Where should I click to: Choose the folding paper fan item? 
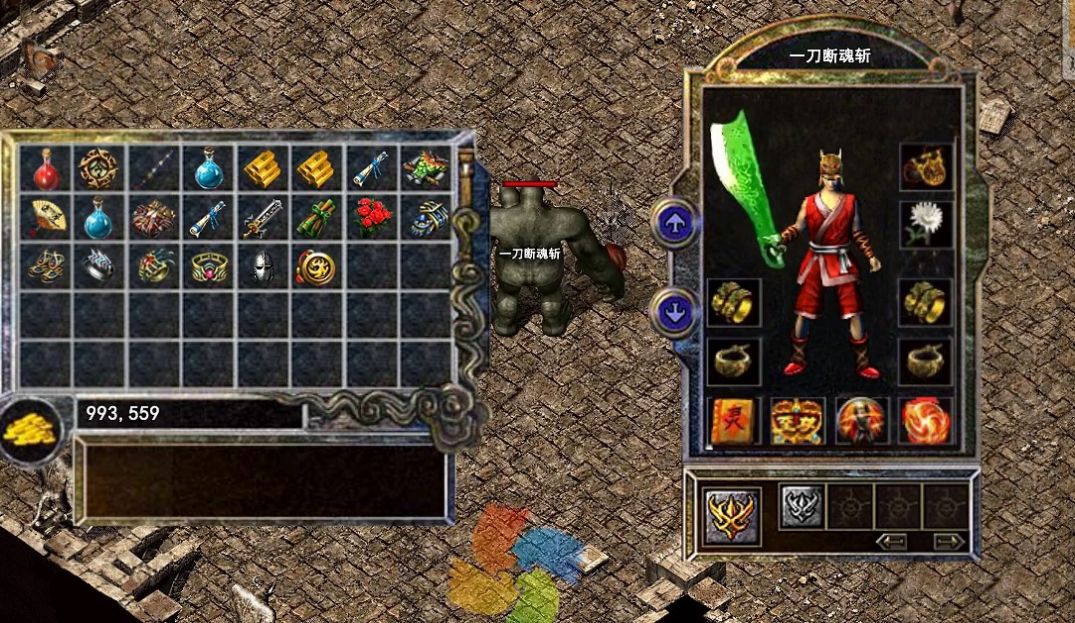coord(45,217)
